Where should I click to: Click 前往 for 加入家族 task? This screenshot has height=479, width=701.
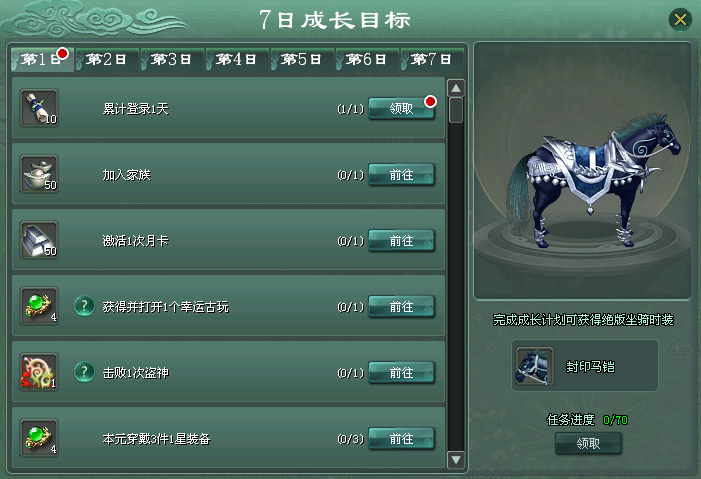[x=401, y=175]
